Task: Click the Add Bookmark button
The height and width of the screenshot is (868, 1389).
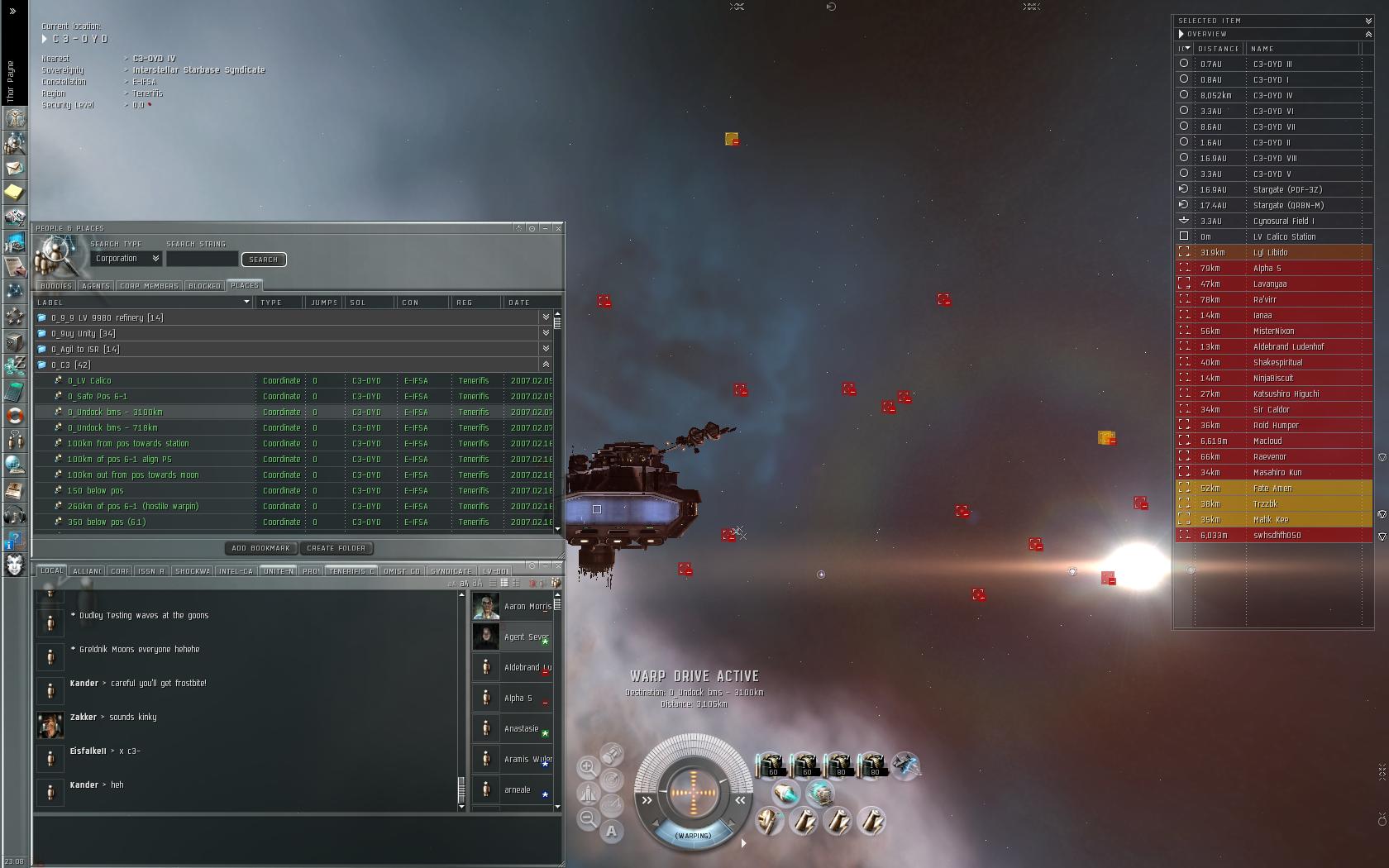Action: (x=260, y=548)
